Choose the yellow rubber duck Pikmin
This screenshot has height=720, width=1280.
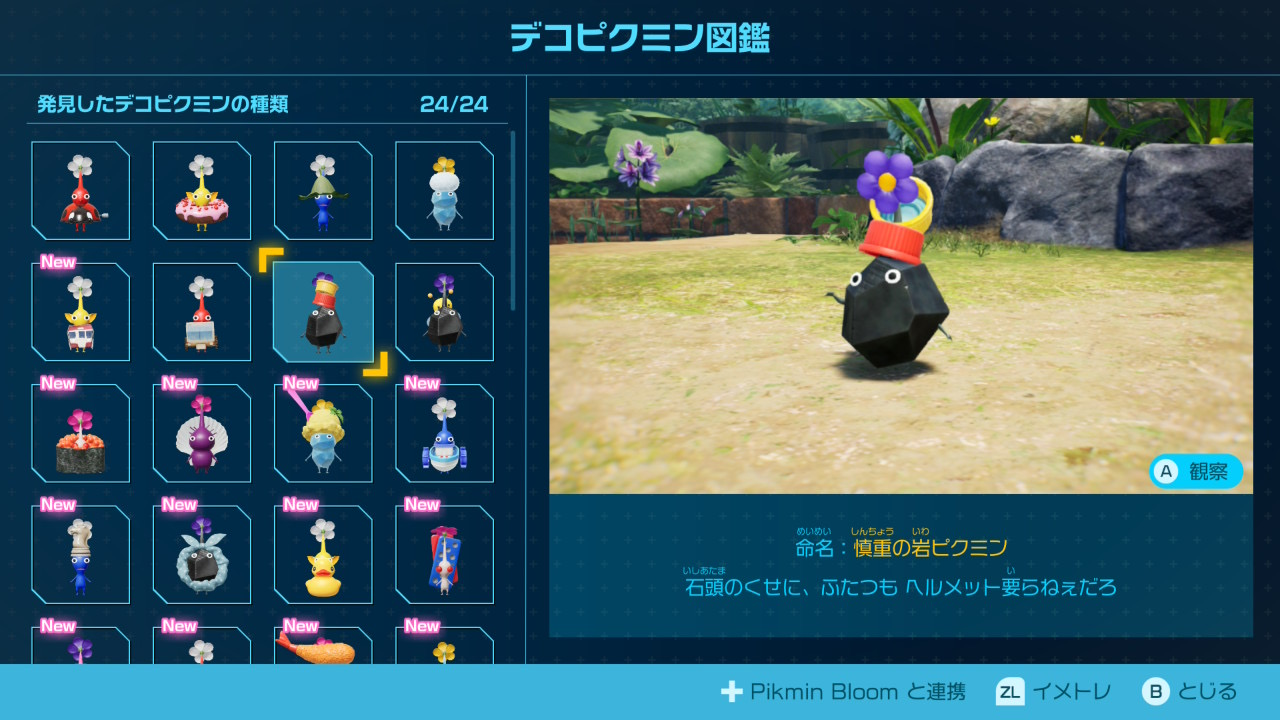[323, 554]
